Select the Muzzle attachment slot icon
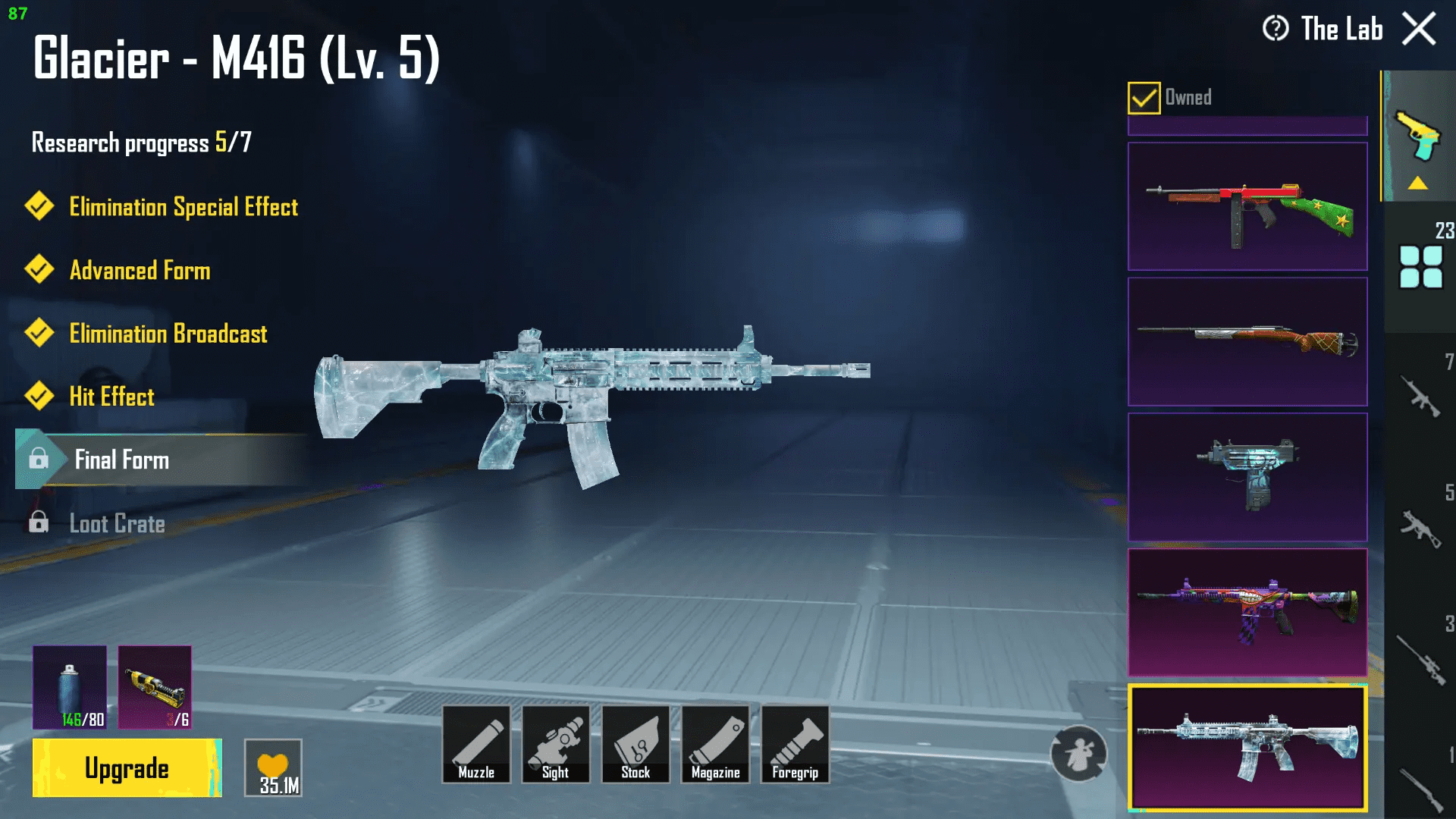This screenshot has height=819, width=1456. pos(476,743)
